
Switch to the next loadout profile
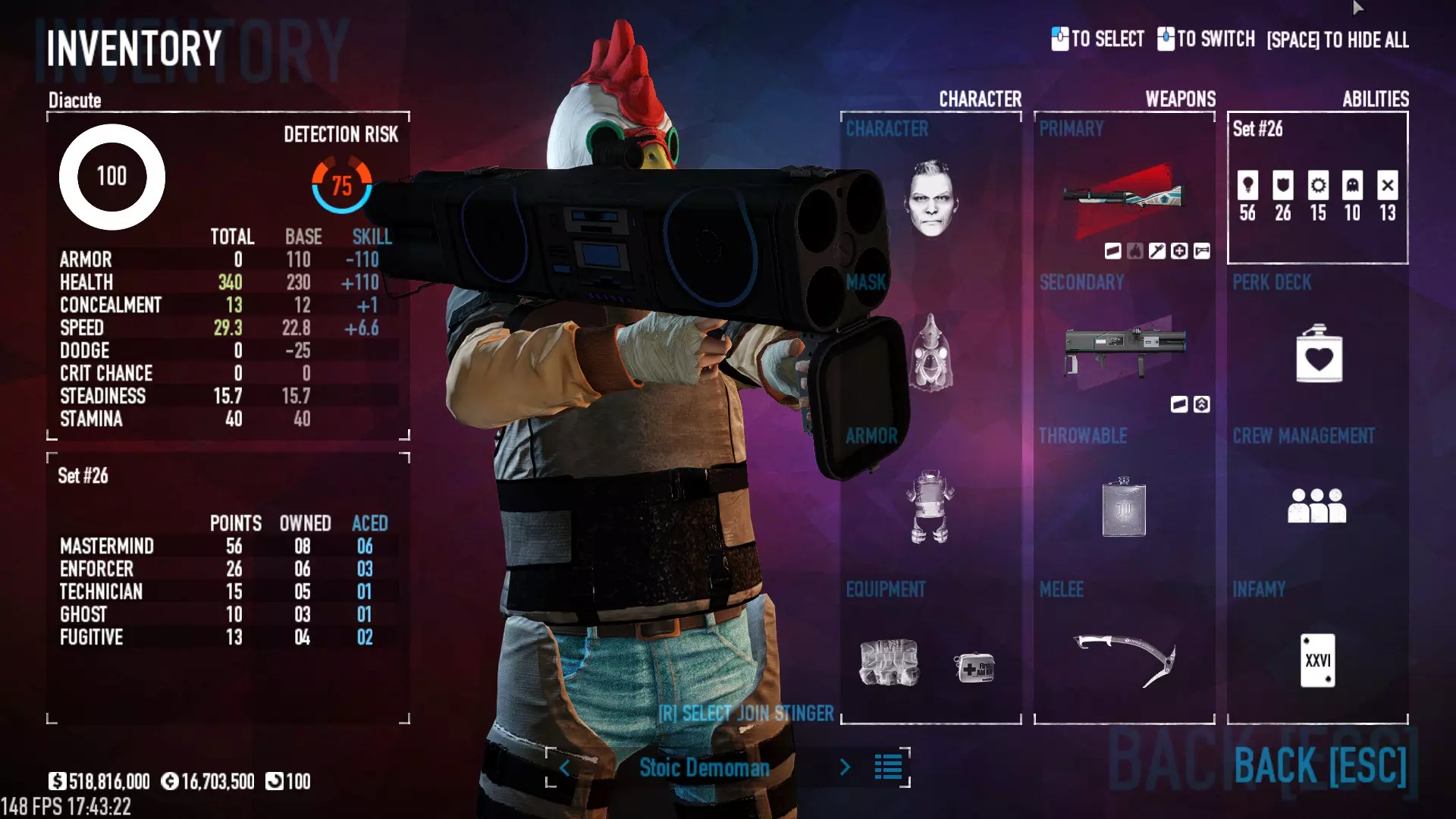click(x=845, y=767)
